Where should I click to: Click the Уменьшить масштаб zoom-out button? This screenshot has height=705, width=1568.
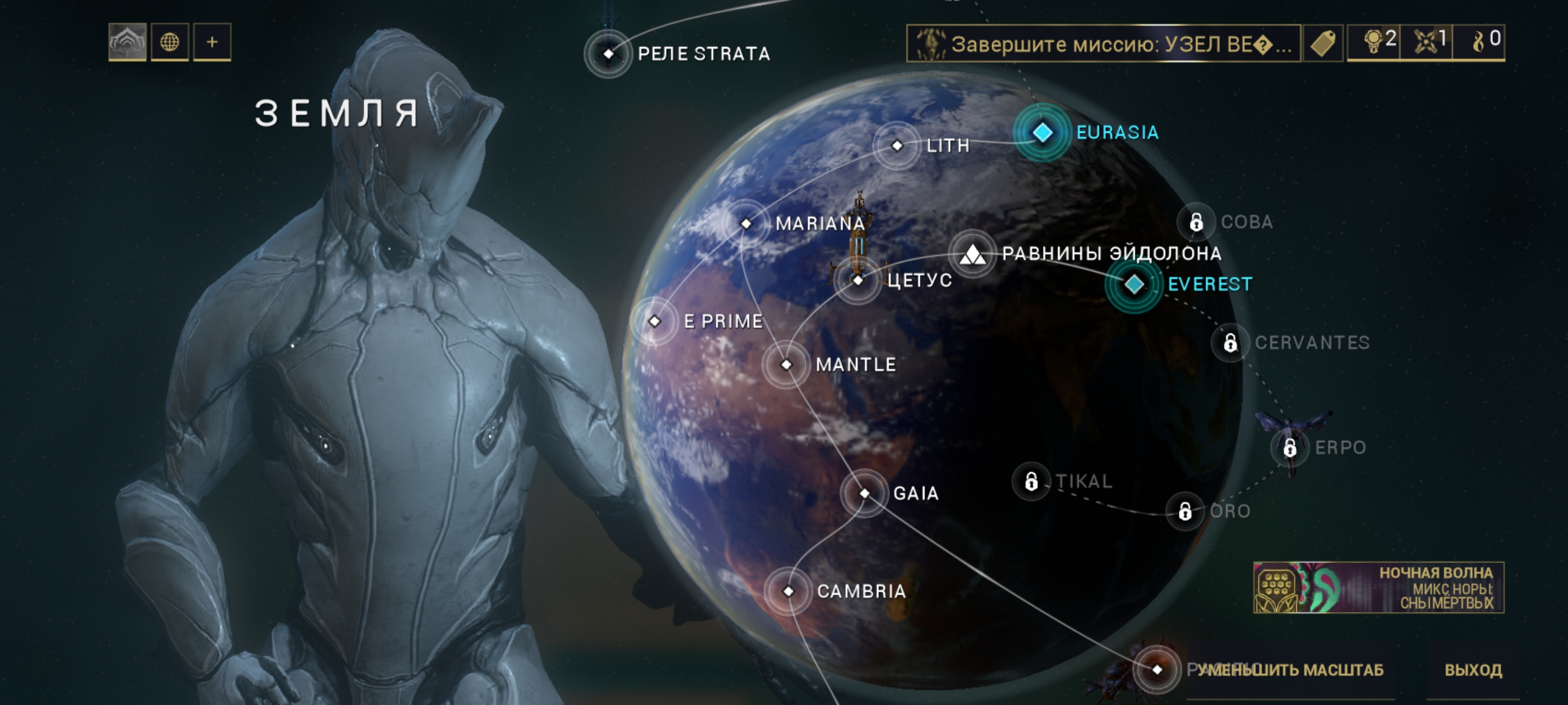(1290, 670)
